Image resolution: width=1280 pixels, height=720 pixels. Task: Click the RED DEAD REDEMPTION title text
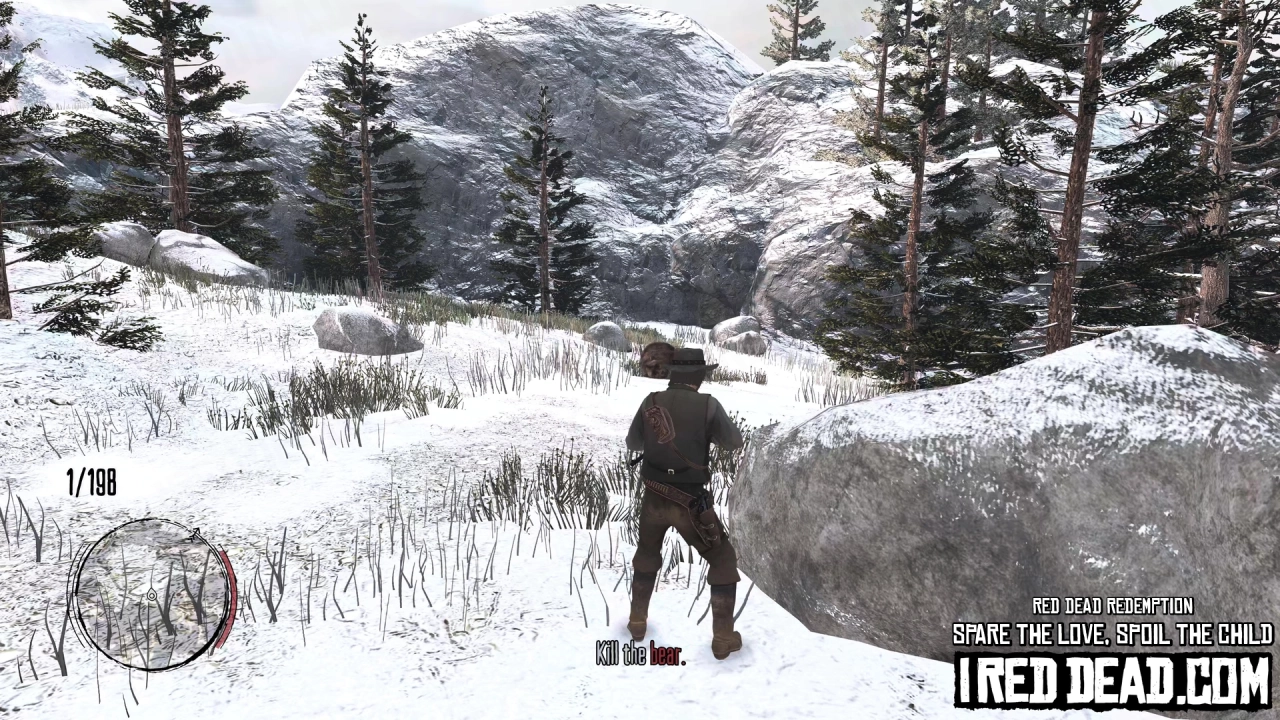point(1112,604)
